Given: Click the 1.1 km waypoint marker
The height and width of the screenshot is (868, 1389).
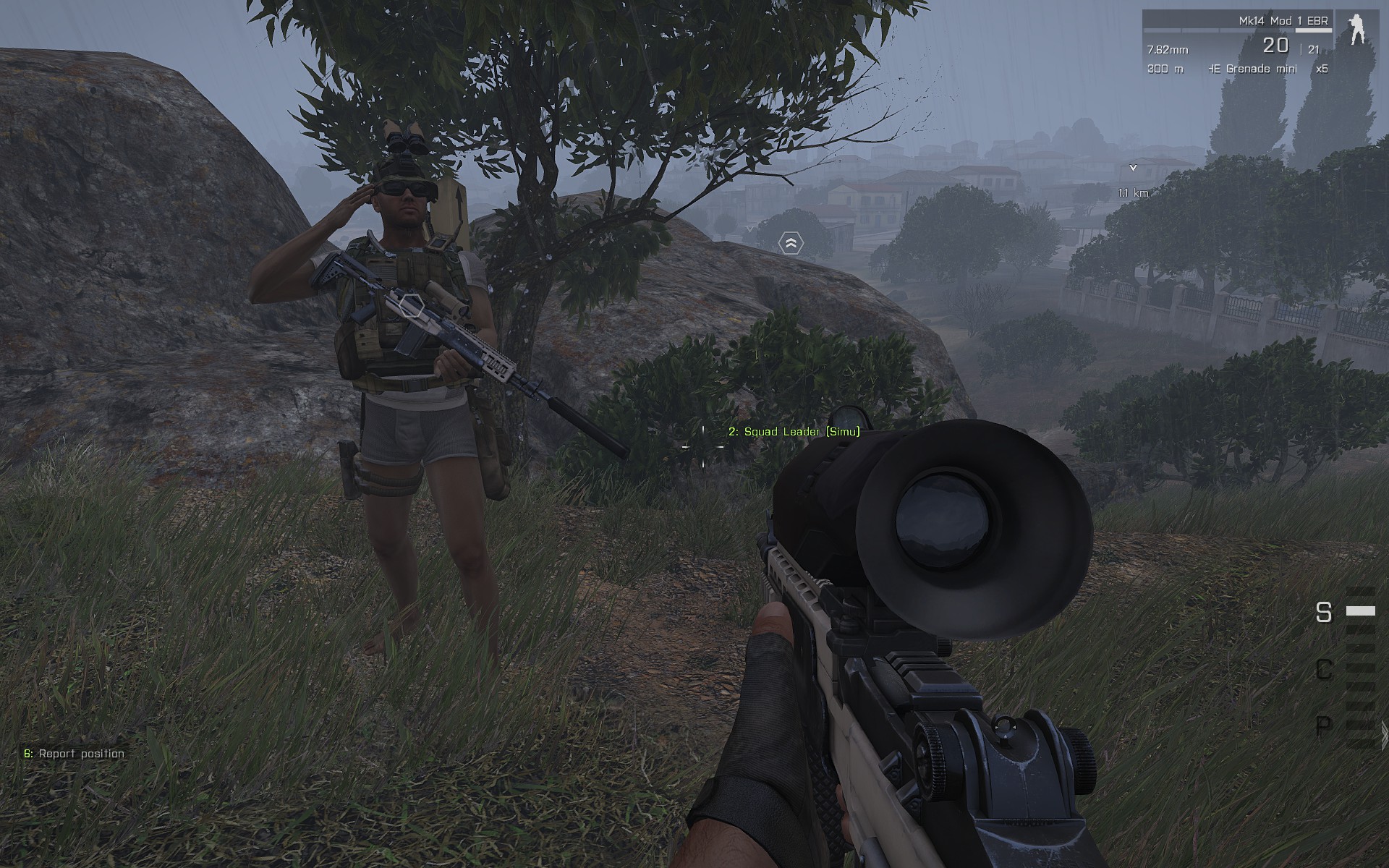Looking at the screenshot, I should [1133, 169].
